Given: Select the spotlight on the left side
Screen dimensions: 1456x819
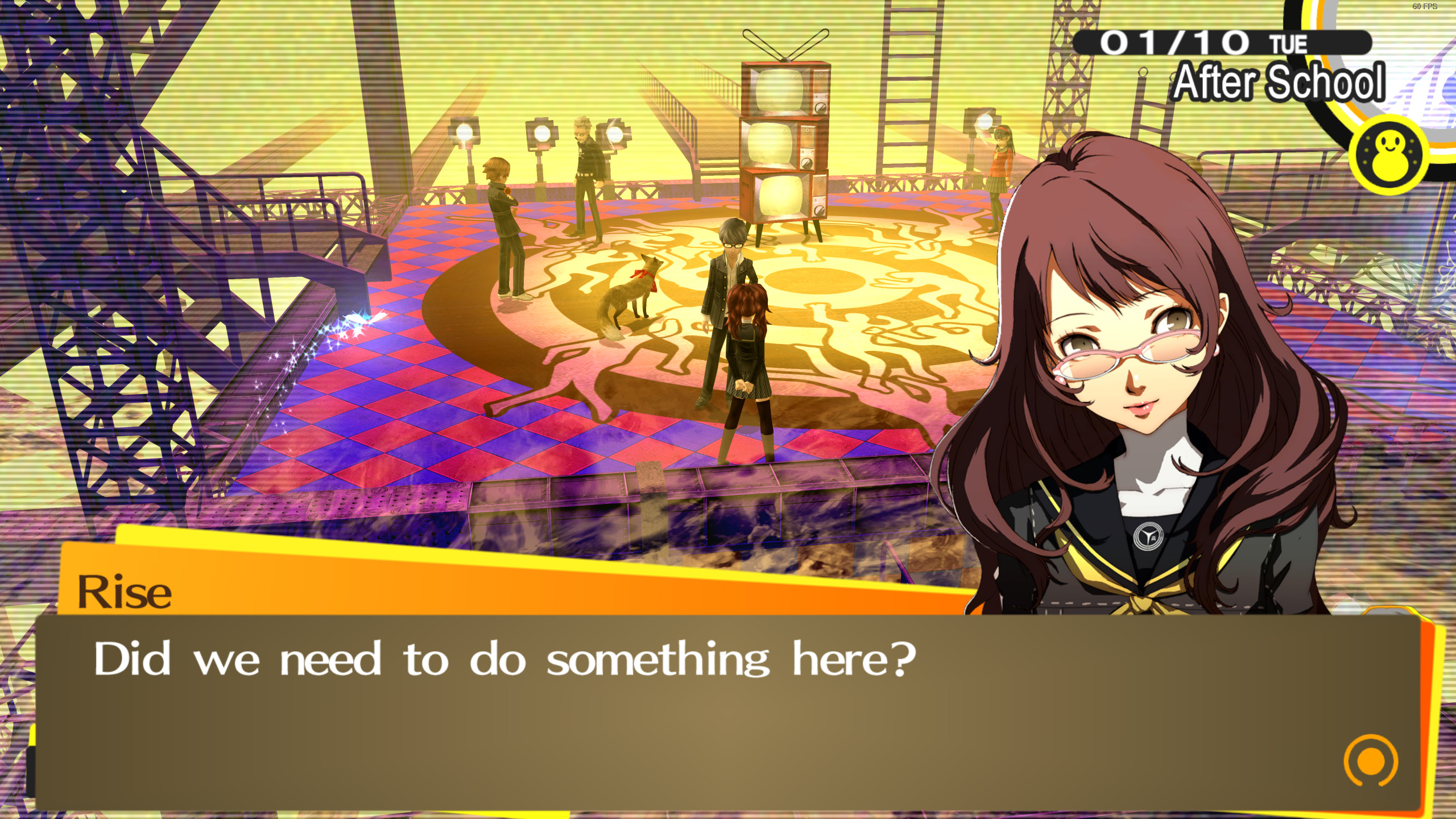Looking at the screenshot, I should 464,134.
